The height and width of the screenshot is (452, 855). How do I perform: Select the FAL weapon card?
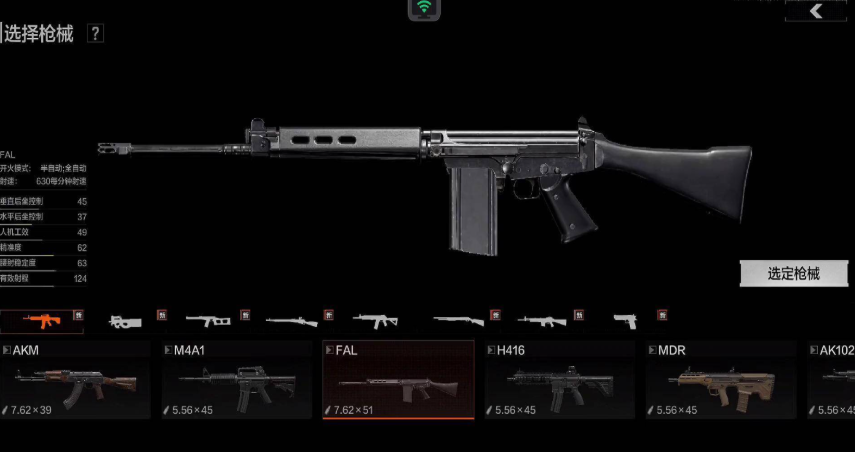point(398,379)
